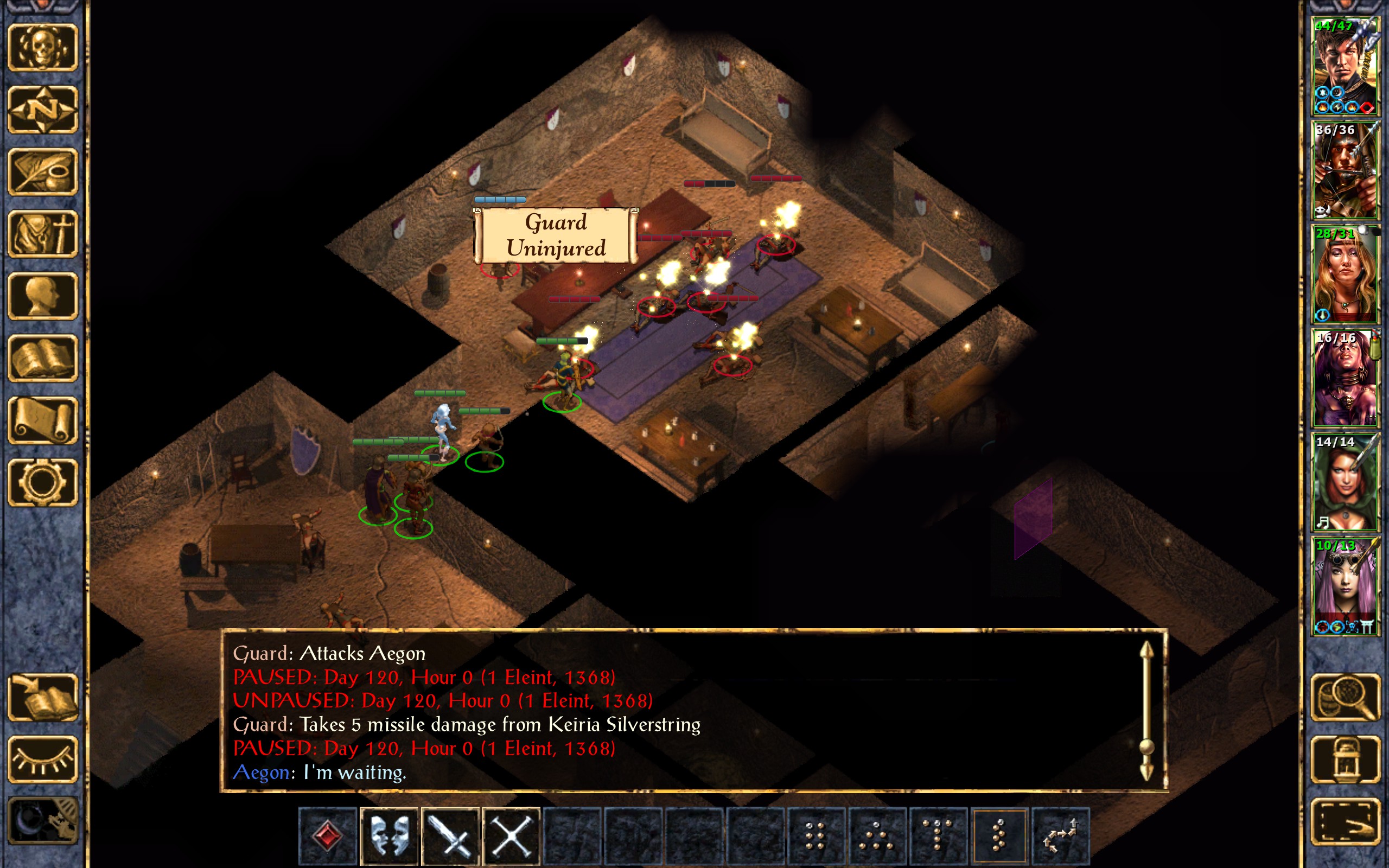Quick save with the book and arrow button

(x=43, y=697)
